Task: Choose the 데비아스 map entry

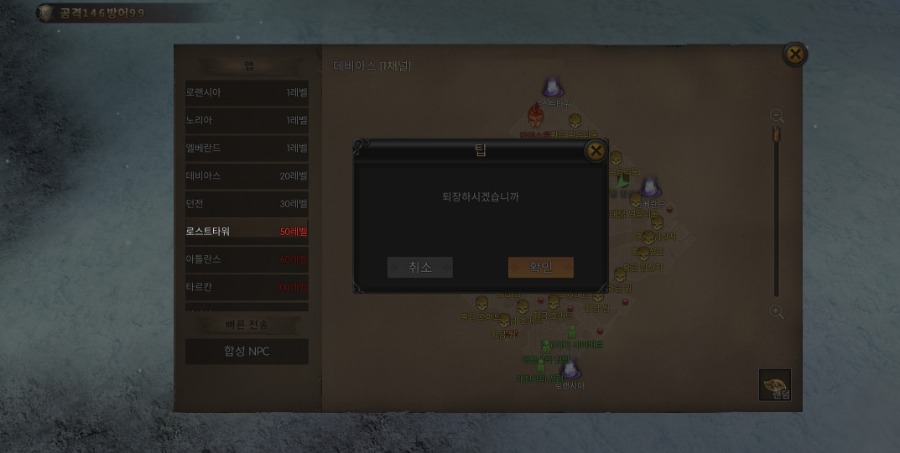Action: pyautogui.click(x=246, y=176)
